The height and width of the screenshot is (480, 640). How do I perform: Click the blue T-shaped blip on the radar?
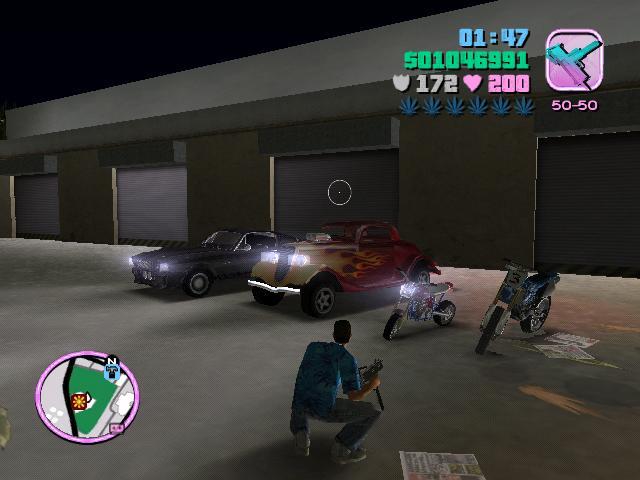point(111,373)
